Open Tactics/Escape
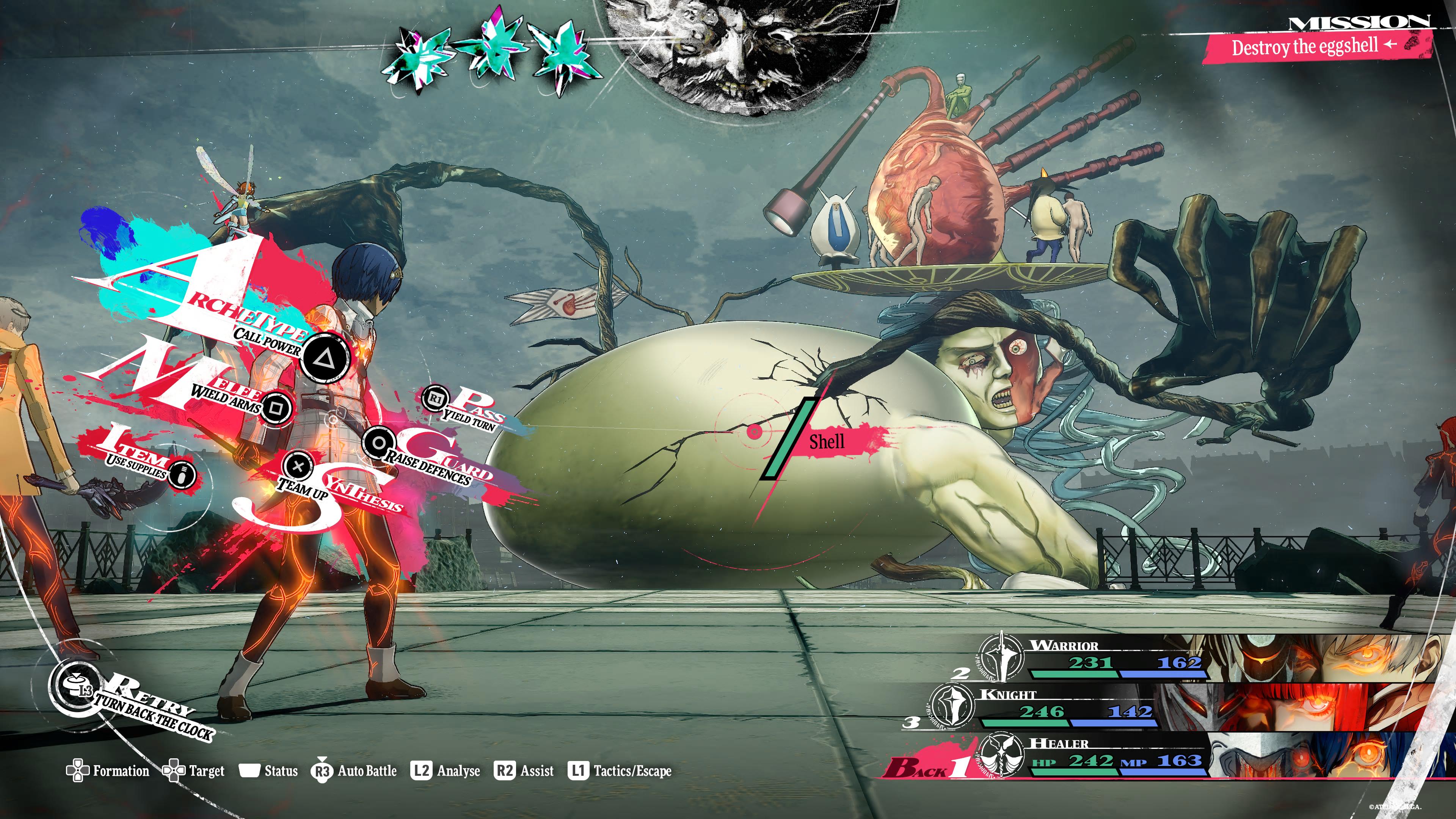Viewport: 1456px width, 819px height. click(620, 771)
